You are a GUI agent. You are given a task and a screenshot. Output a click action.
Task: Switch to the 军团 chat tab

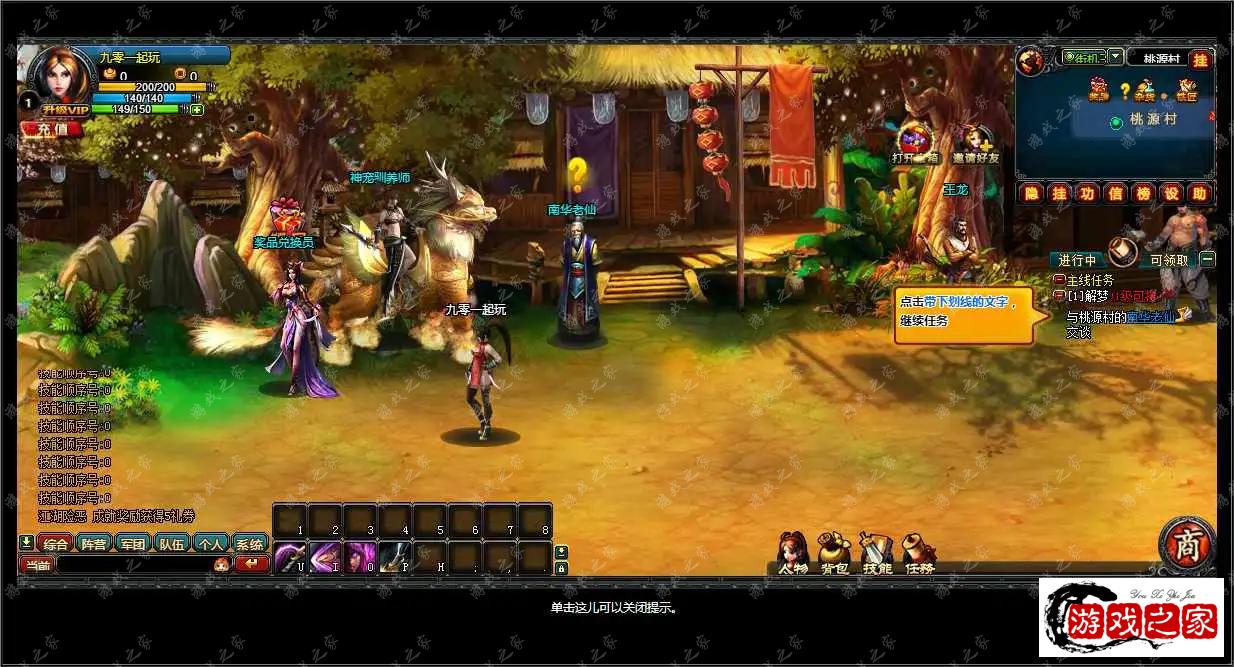coord(133,544)
